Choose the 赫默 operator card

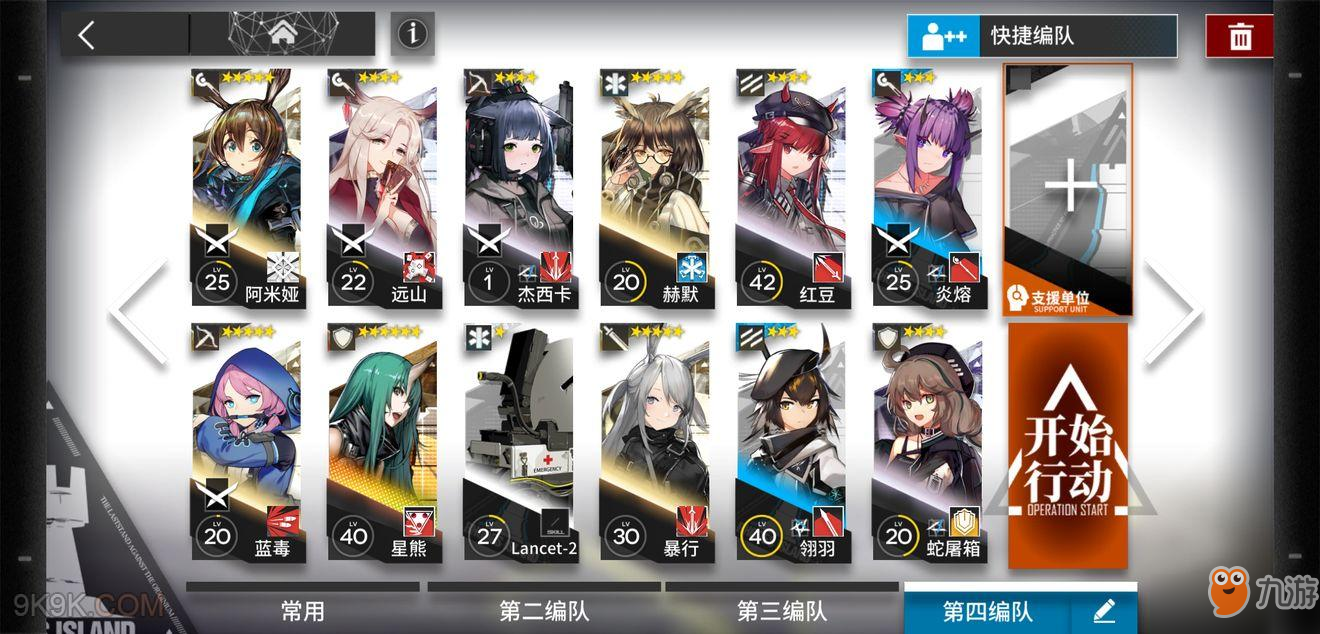click(x=654, y=188)
